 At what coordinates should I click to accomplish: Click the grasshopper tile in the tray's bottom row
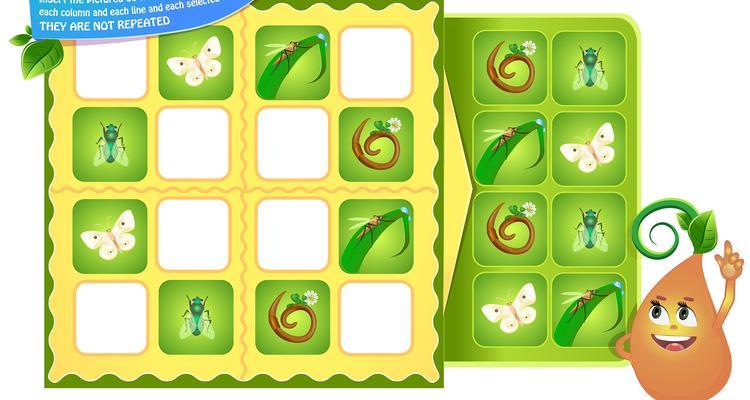coord(588,308)
